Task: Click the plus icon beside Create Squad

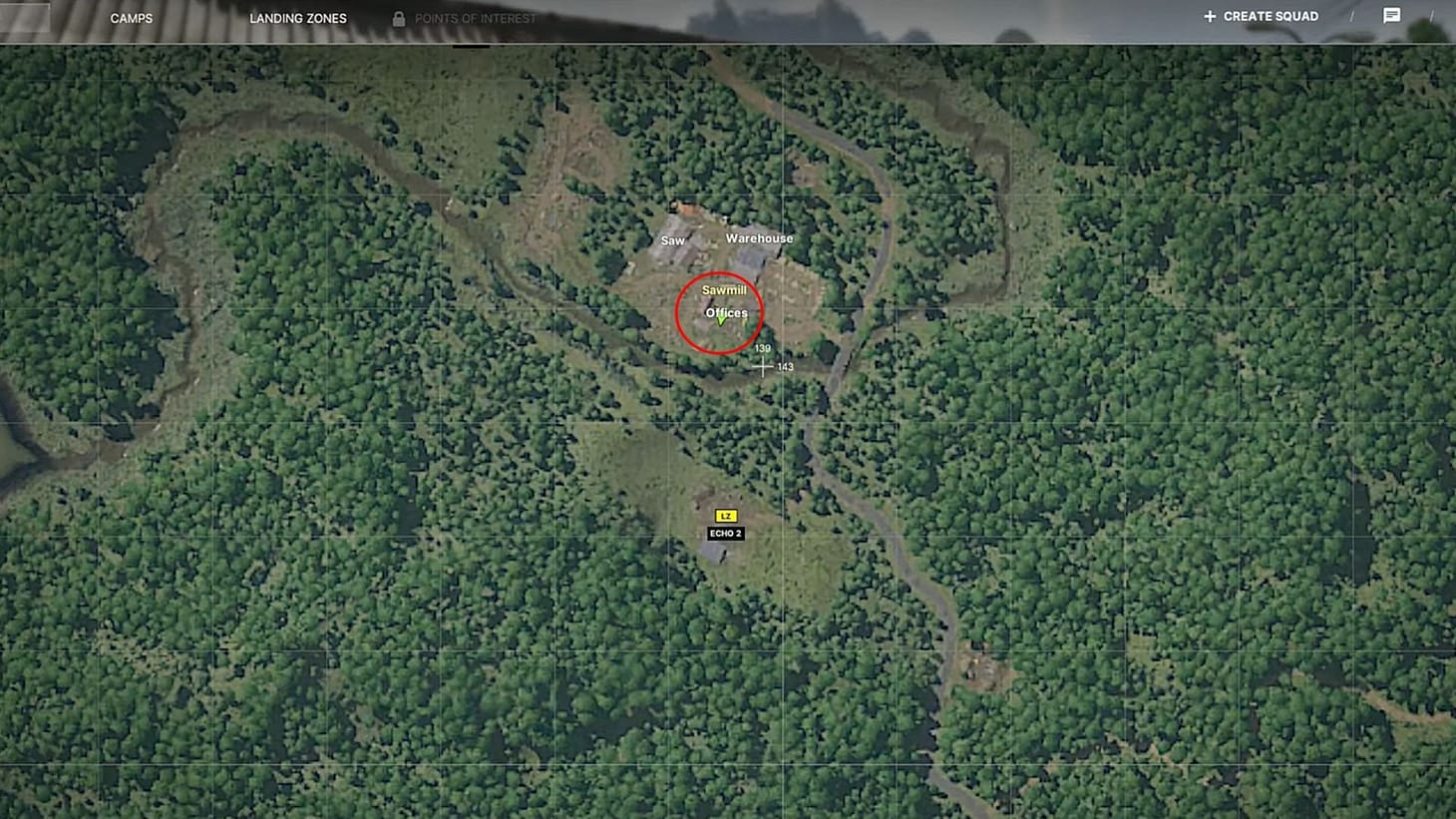Action: (x=1210, y=16)
